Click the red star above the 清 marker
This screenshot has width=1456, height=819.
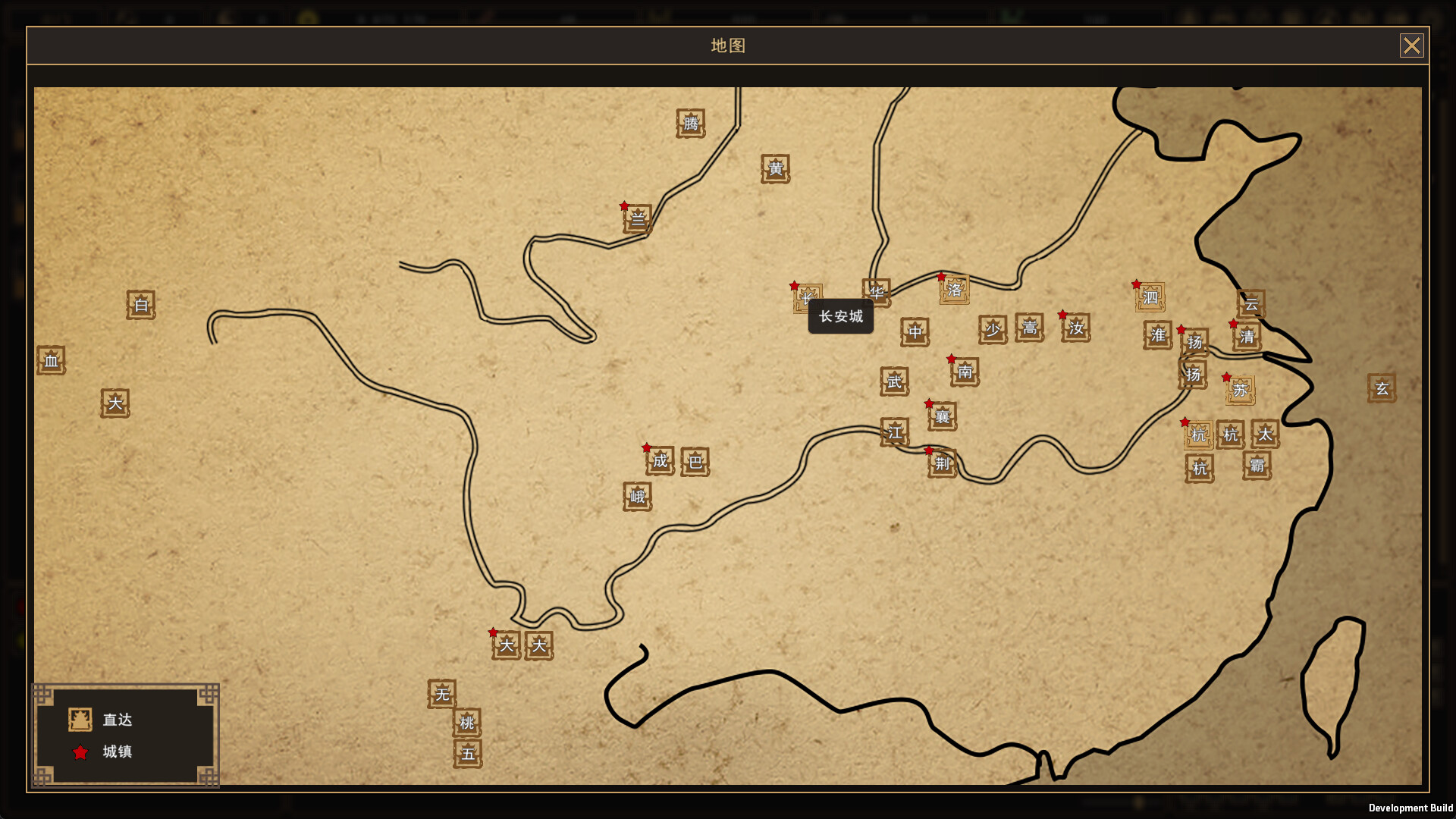(1234, 325)
